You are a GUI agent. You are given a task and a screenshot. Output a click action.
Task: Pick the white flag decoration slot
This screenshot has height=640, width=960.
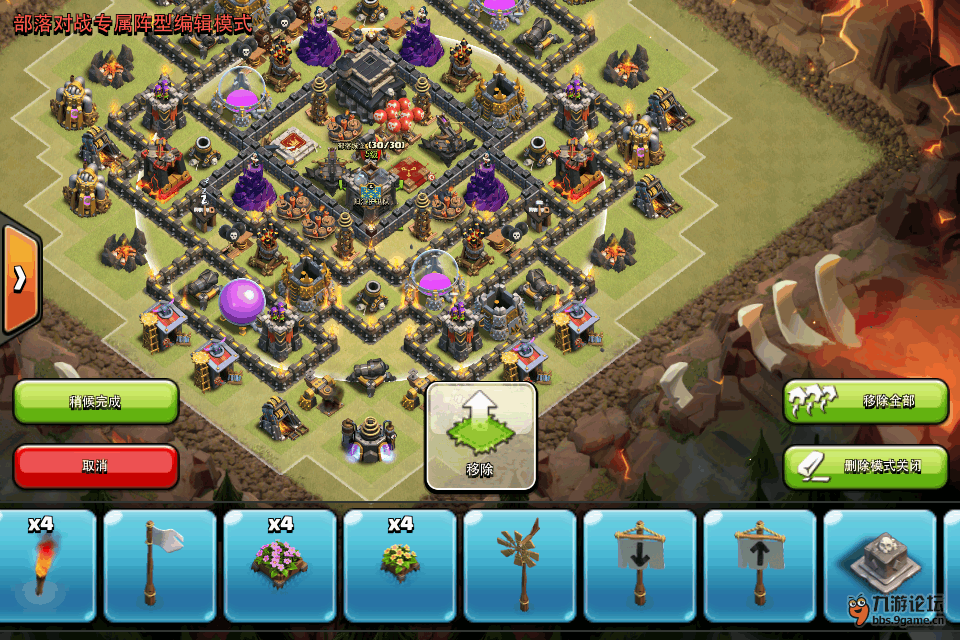pos(160,565)
